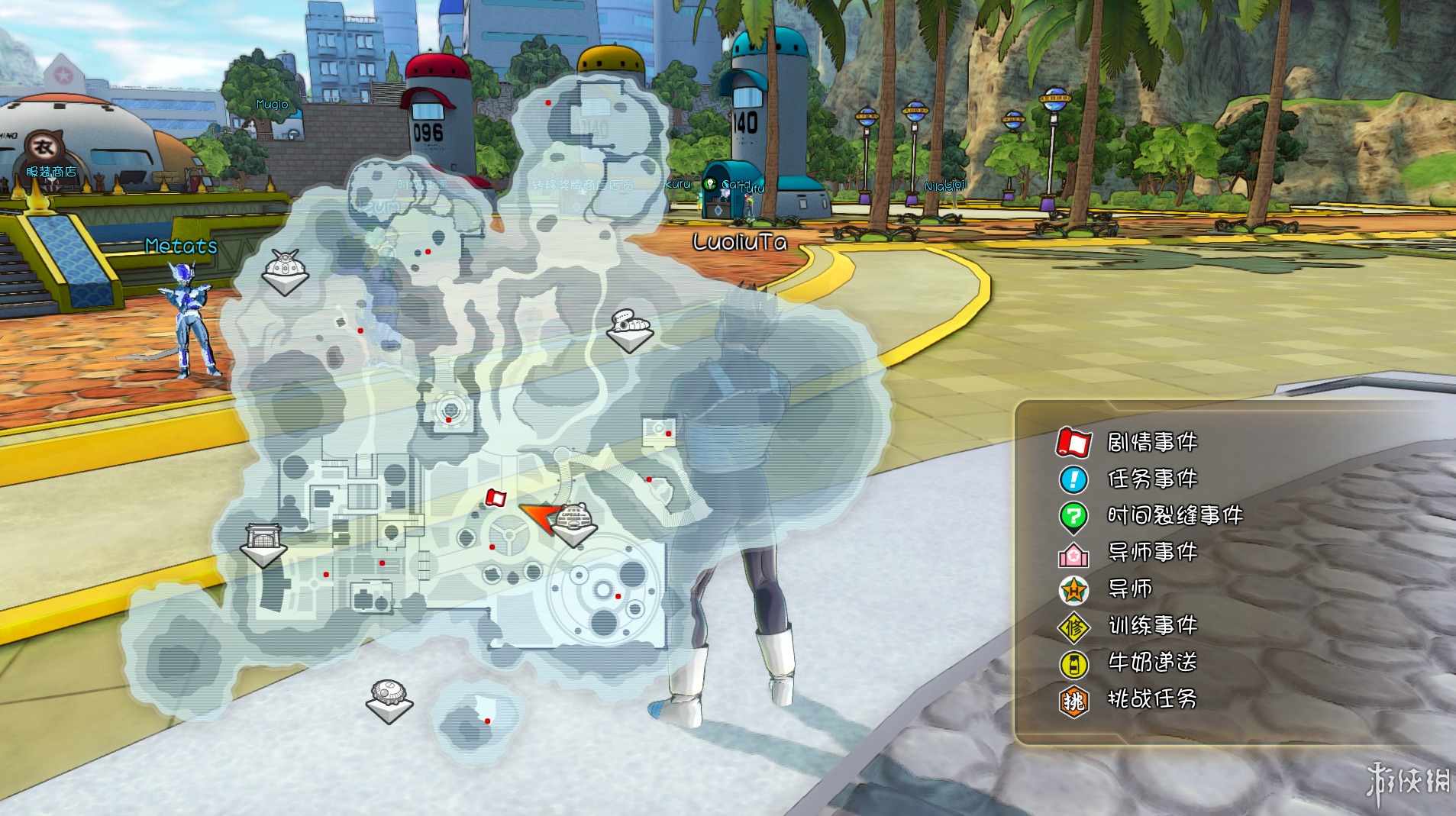Click the 服装商店 clothing shop icon
The height and width of the screenshot is (816, 1456).
pos(45,147)
